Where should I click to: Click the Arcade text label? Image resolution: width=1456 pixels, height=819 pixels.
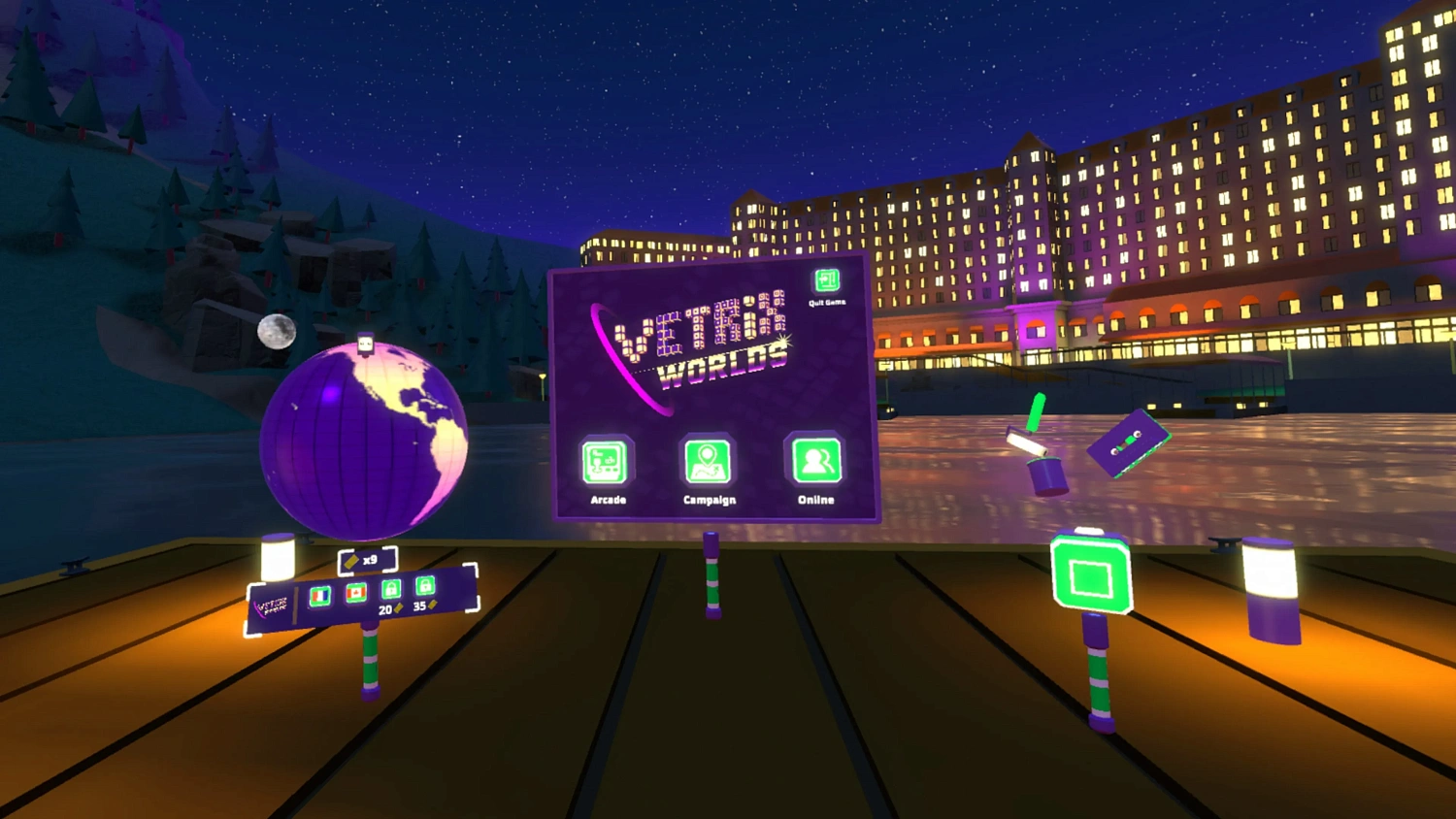point(607,499)
